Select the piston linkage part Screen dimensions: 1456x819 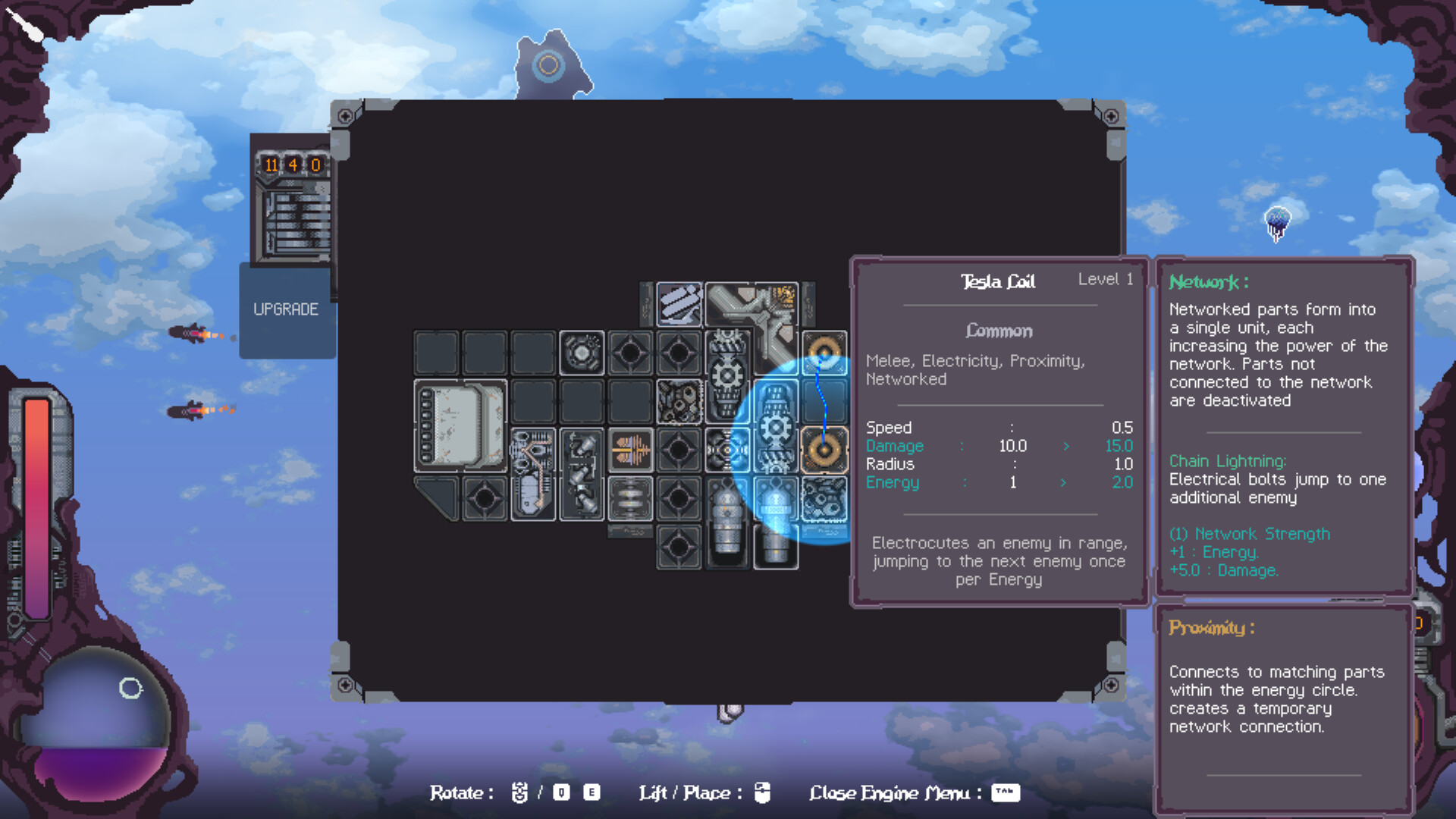point(581,474)
